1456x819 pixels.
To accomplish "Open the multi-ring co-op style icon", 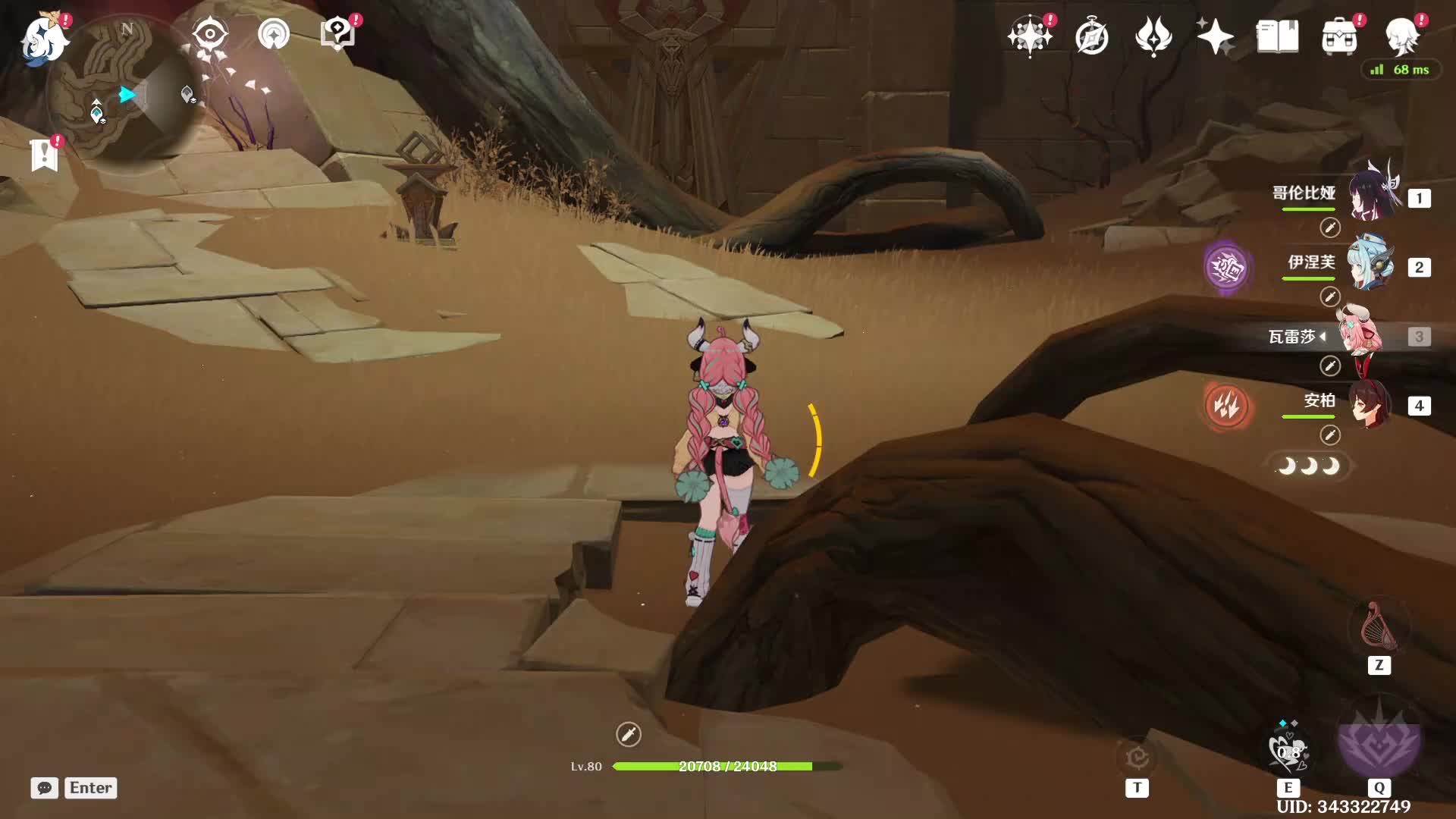I will pyautogui.click(x=274, y=34).
